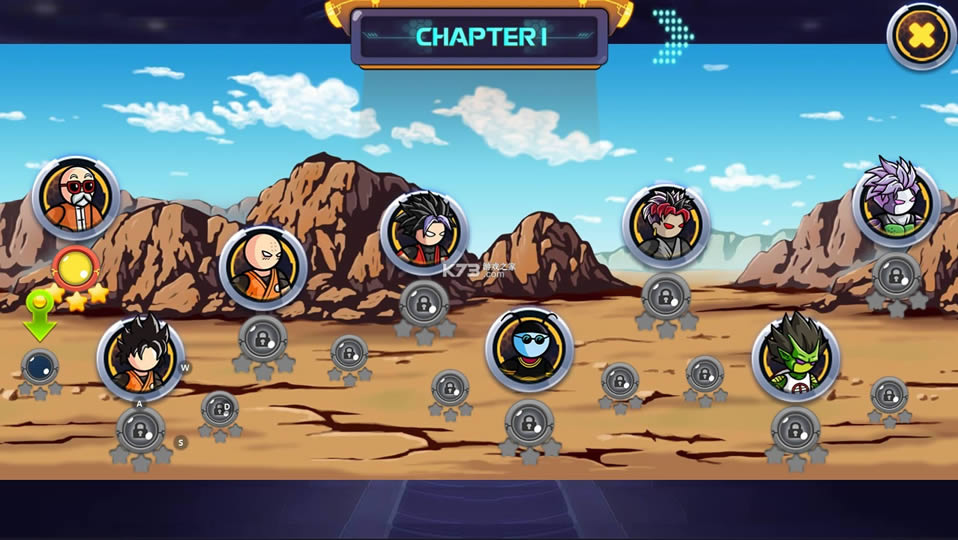Go to the next chapter with the arrow
This screenshot has height=540, width=958.
coord(672,37)
